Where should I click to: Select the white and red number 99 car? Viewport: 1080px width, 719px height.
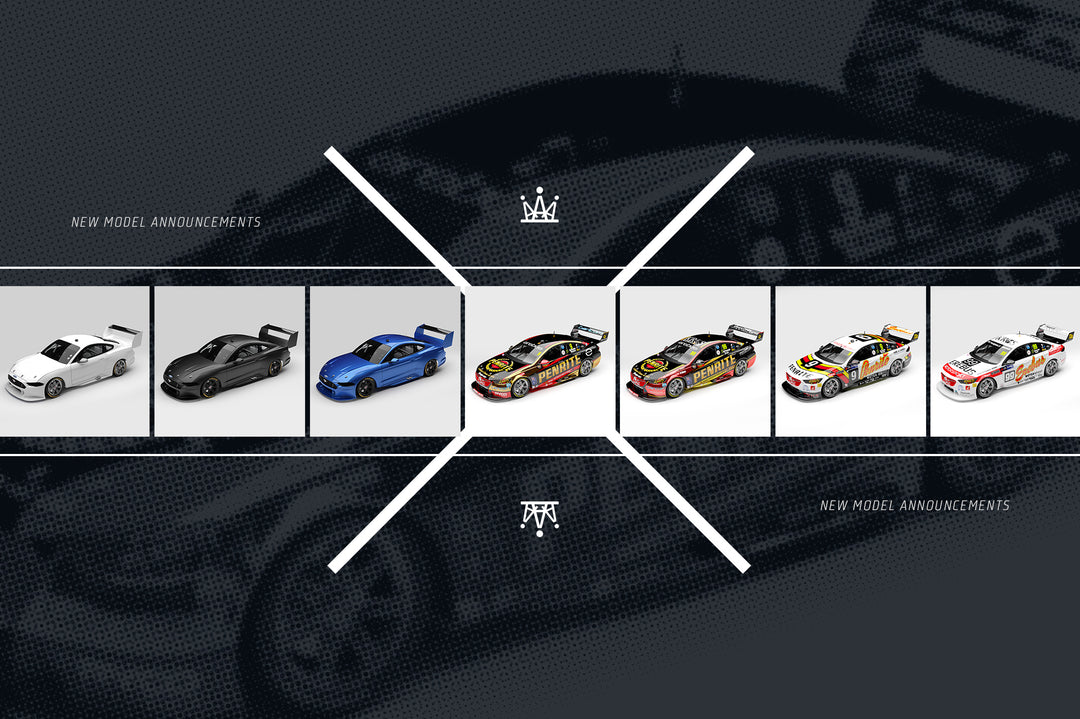pos(1005,361)
